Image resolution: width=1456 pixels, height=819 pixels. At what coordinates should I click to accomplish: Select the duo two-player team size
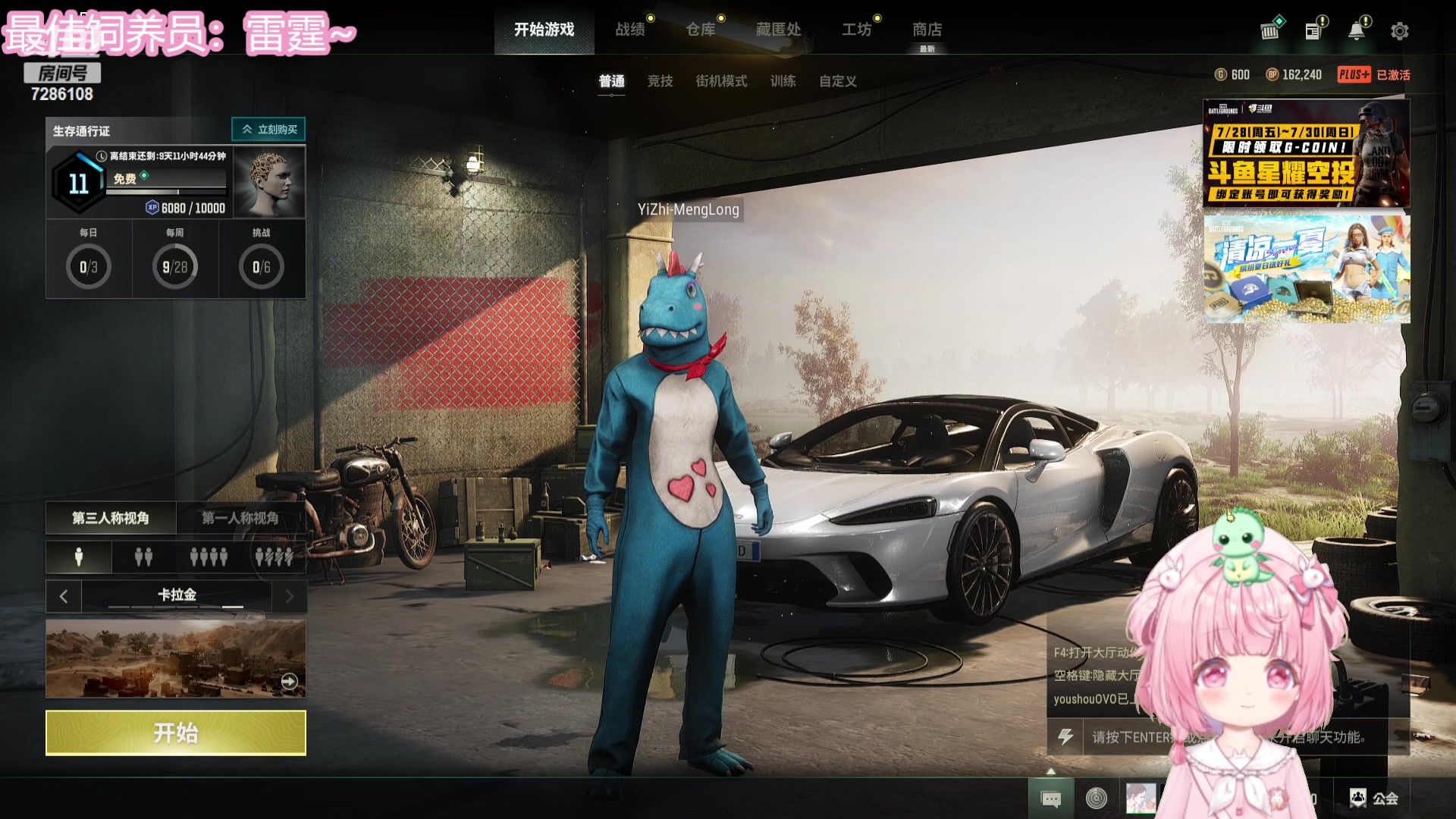point(143,557)
